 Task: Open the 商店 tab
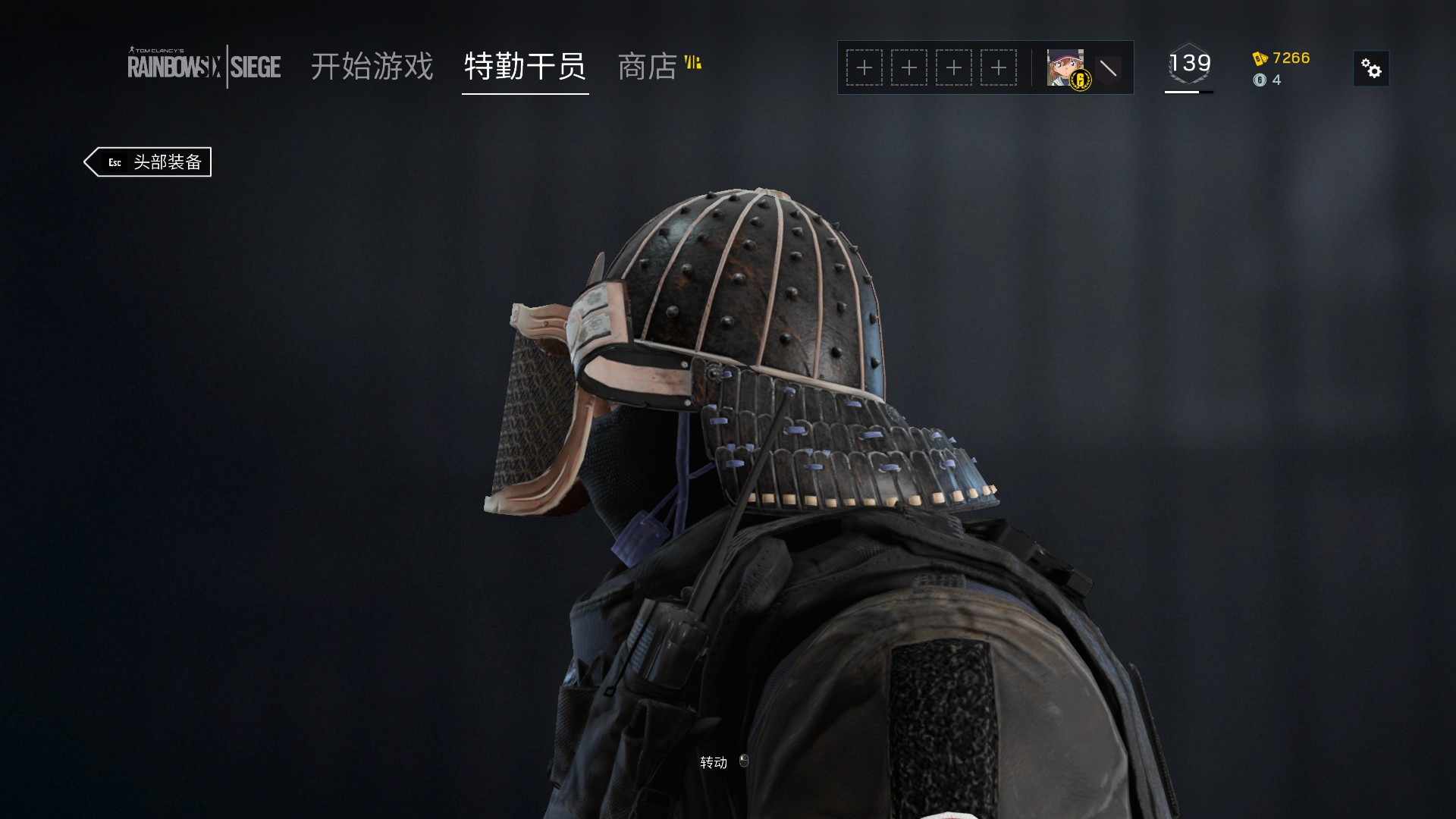tap(648, 67)
